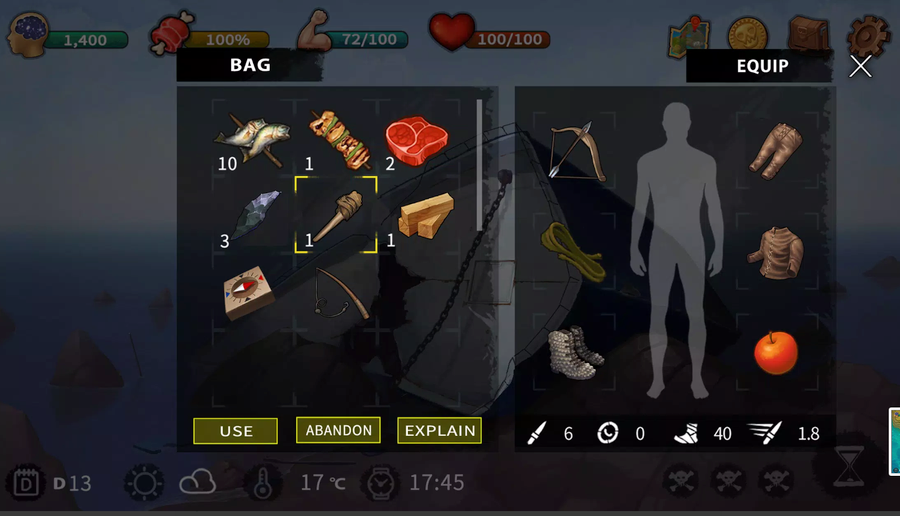Pick the flint stone shard

[254, 213]
